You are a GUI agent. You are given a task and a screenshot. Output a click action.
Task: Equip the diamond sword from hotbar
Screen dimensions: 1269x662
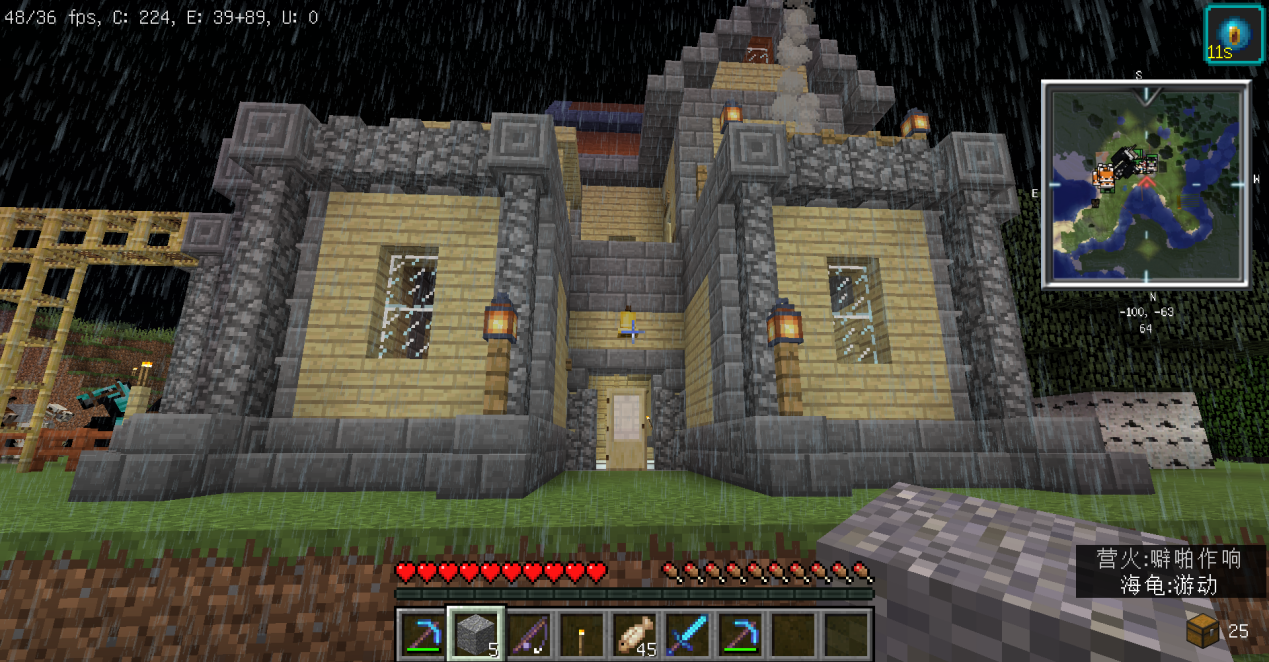coord(688,634)
